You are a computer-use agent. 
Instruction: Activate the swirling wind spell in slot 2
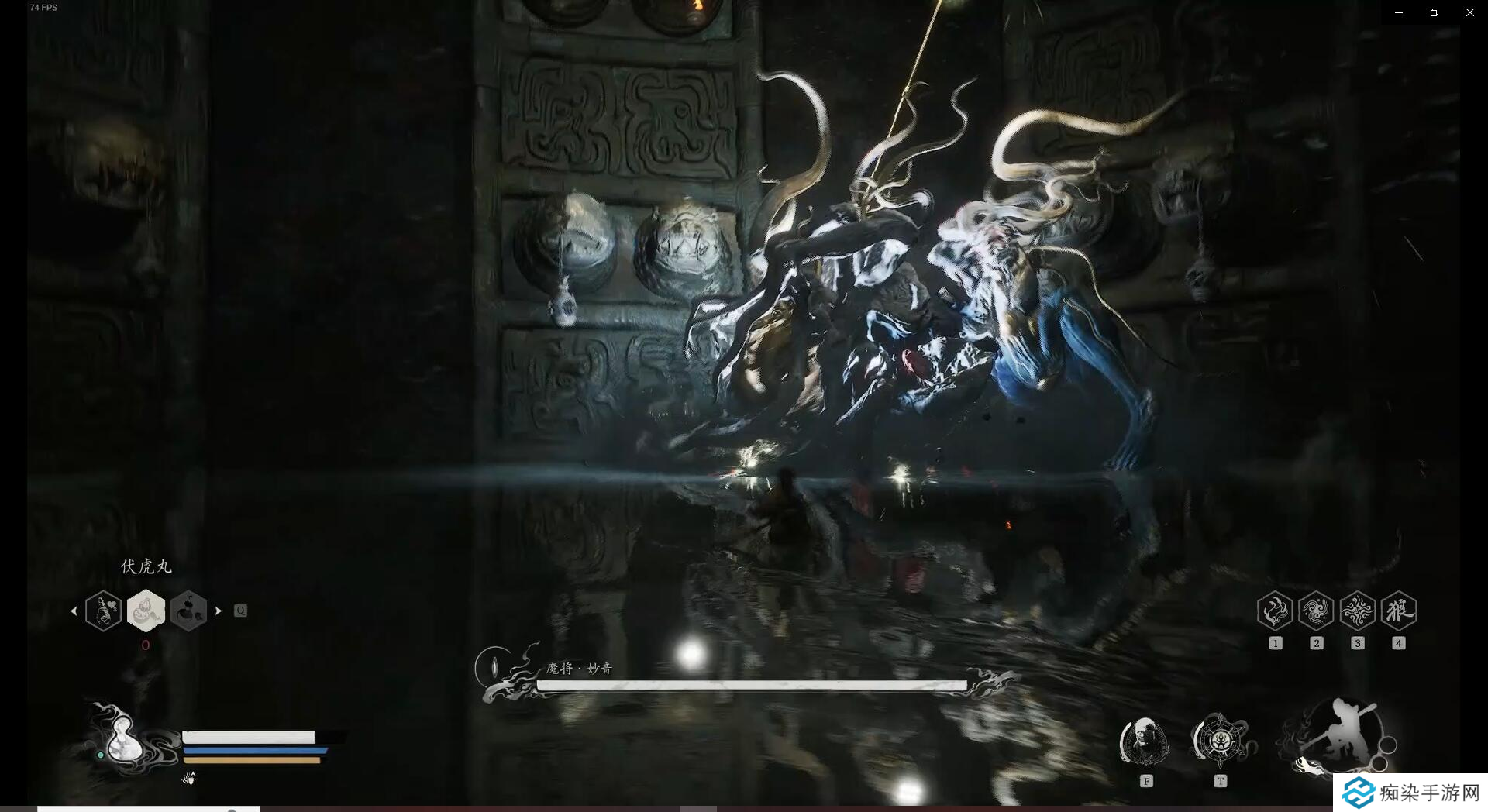coord(1316,611)
